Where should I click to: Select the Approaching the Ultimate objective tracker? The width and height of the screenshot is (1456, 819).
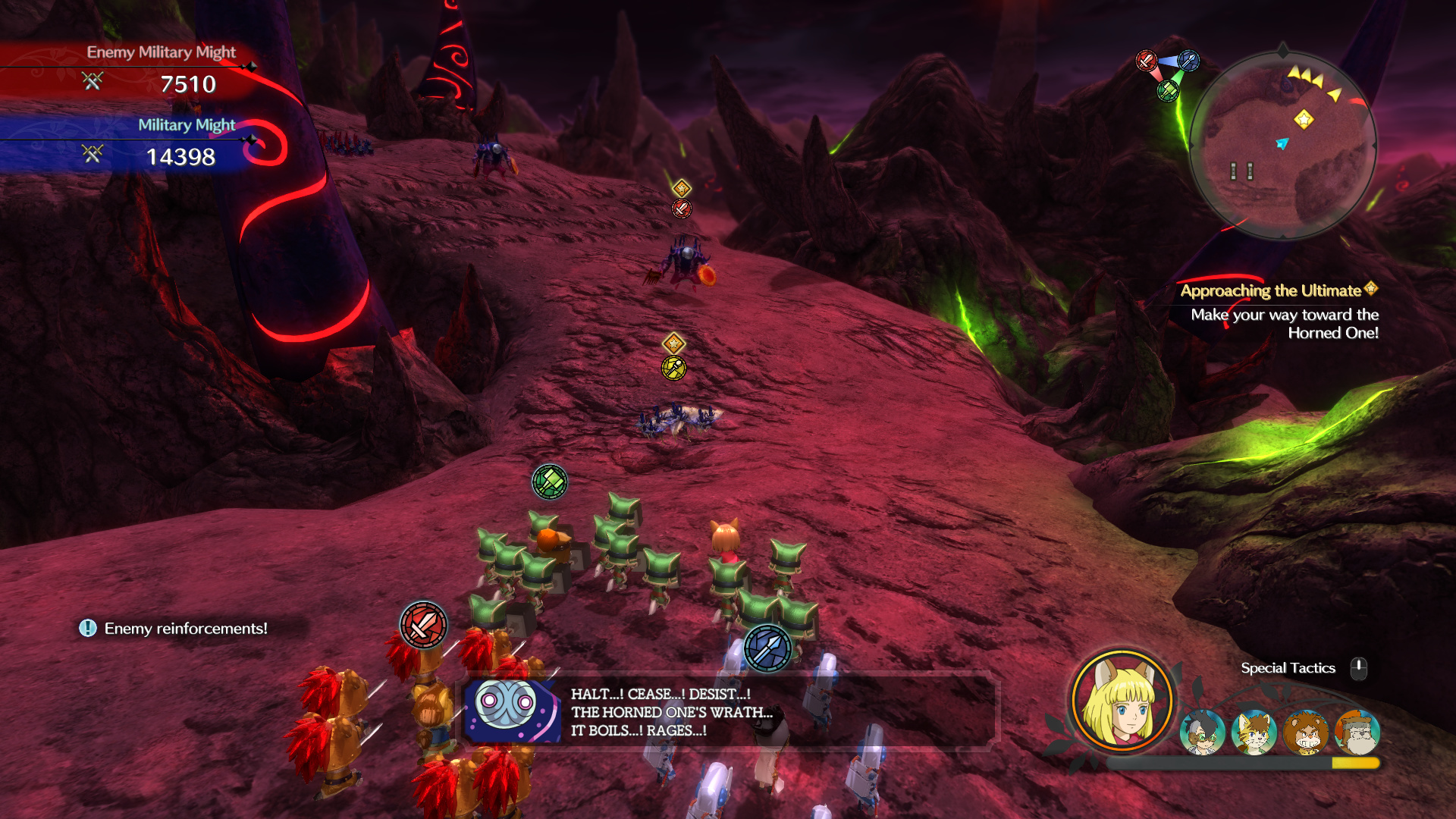[x=1279, y=311]
